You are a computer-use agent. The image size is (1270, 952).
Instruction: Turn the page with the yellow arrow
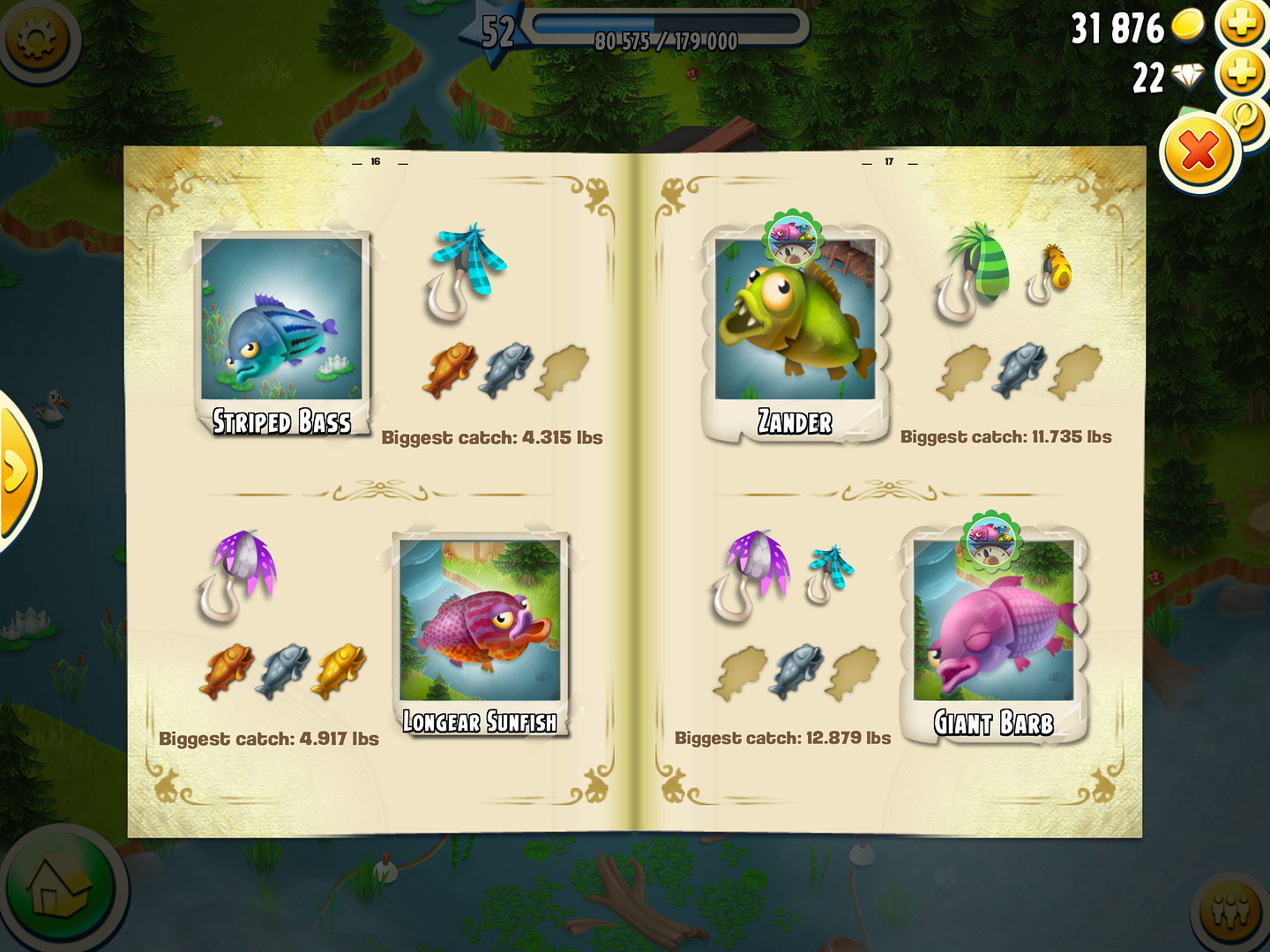coord(16,472)
